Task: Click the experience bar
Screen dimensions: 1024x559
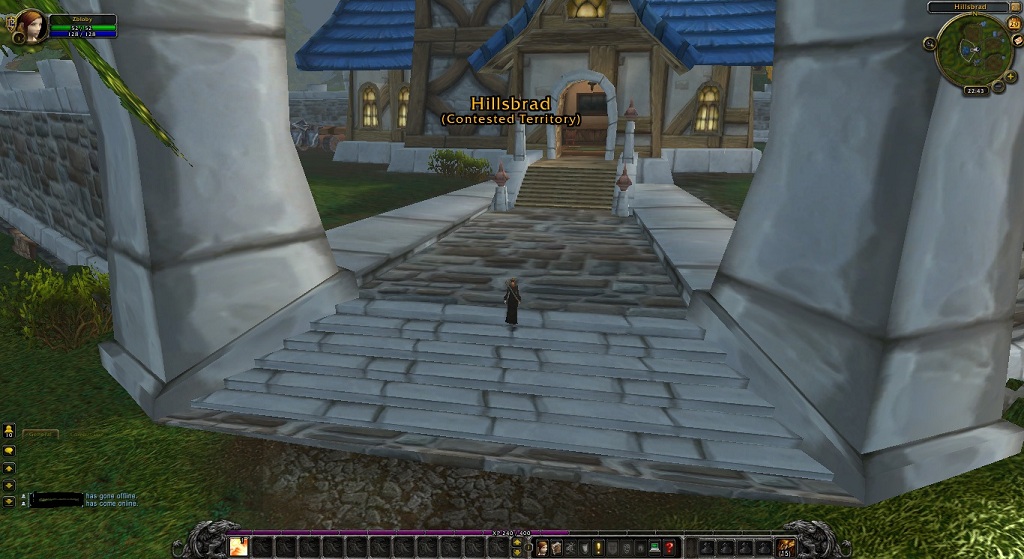Action: click(x=400, y=532)
